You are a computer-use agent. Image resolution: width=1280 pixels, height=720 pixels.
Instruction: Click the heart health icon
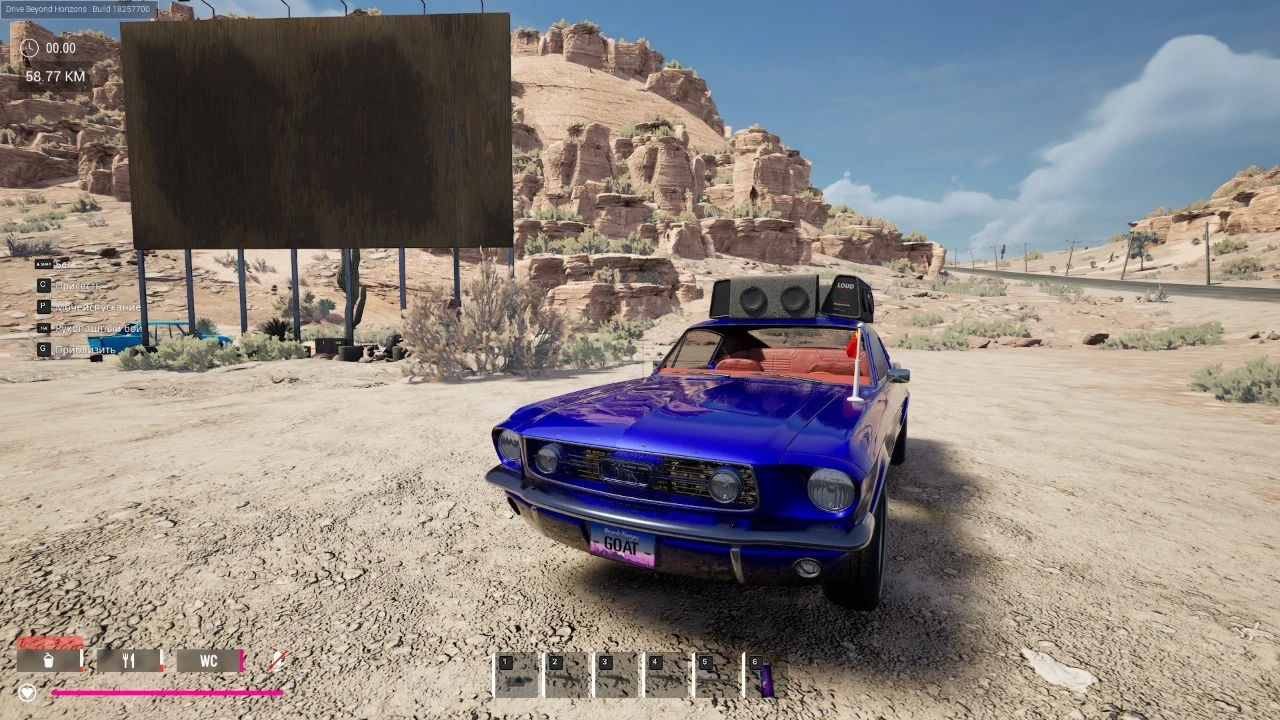28,691
